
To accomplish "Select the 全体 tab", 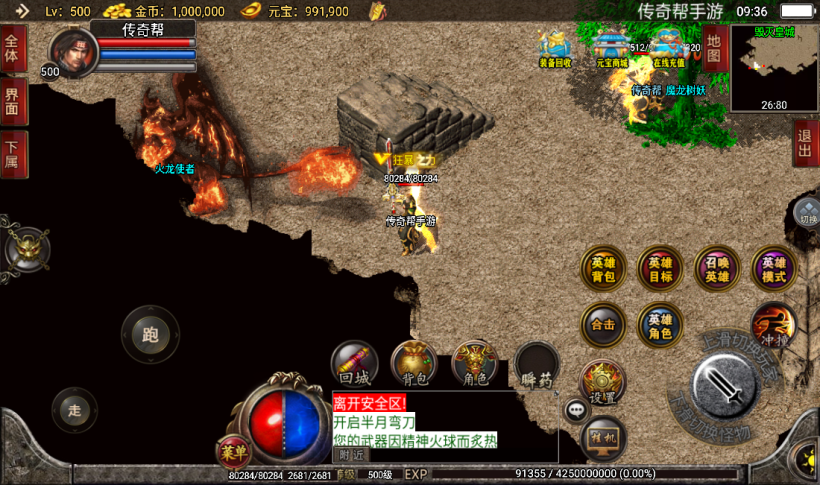I will (13, 48).
